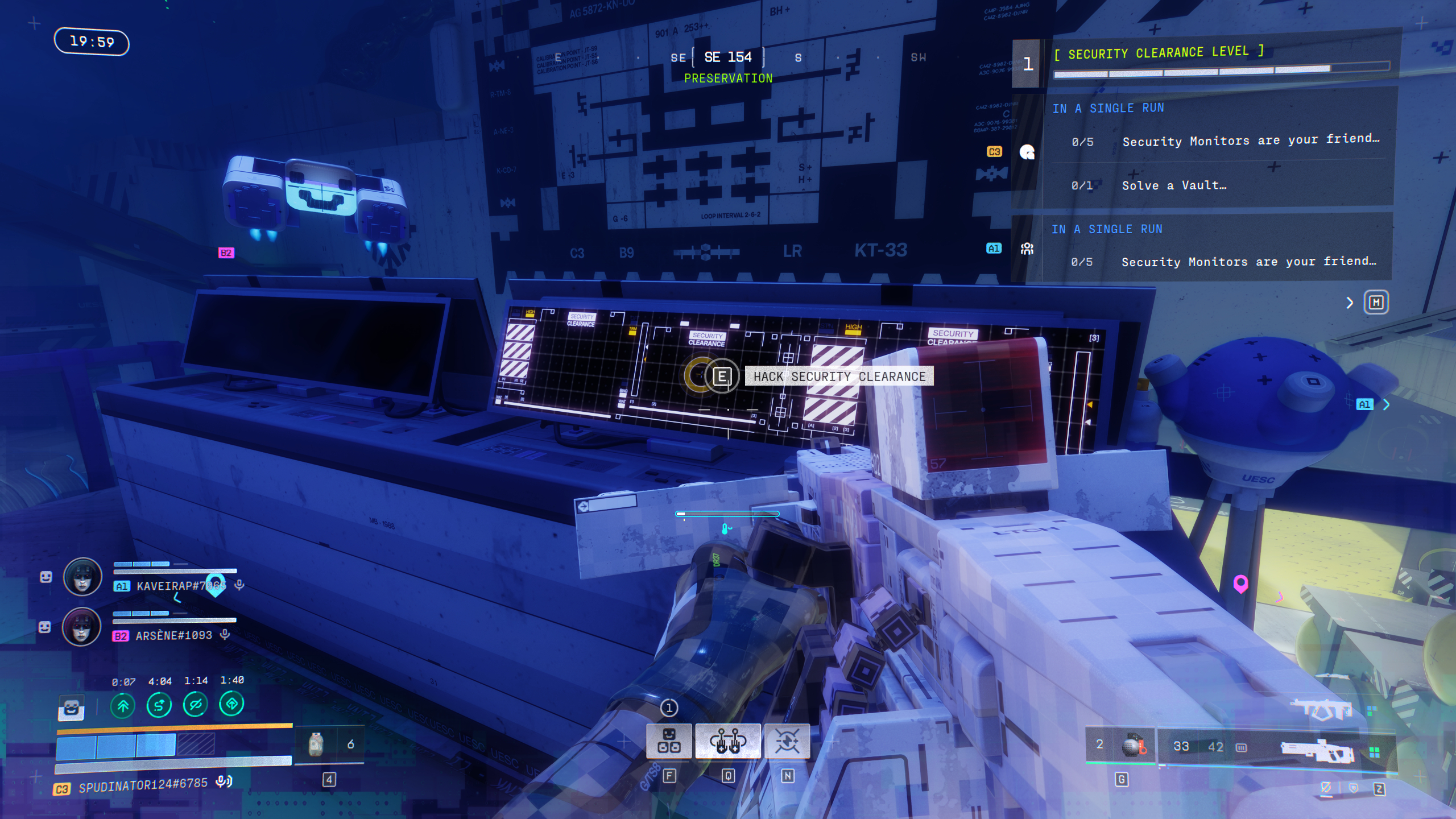Click the smiley mask avatar beside the buff icons
The image size is (1456, 819).
point(72,709)
